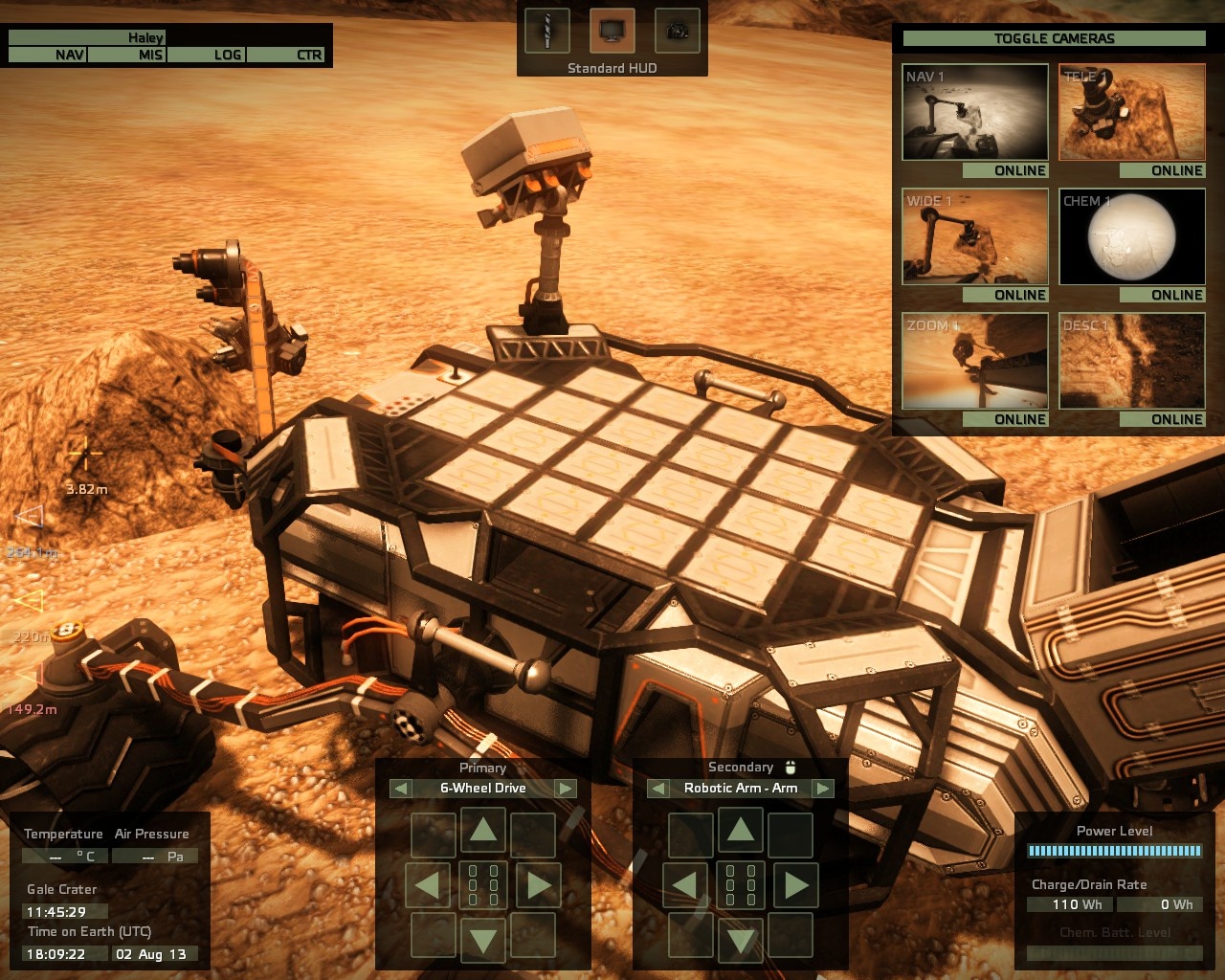This screenshot has height=980, width=1225.
Task: Click the Secondary pad's up arrow
Action: [740, 830]
